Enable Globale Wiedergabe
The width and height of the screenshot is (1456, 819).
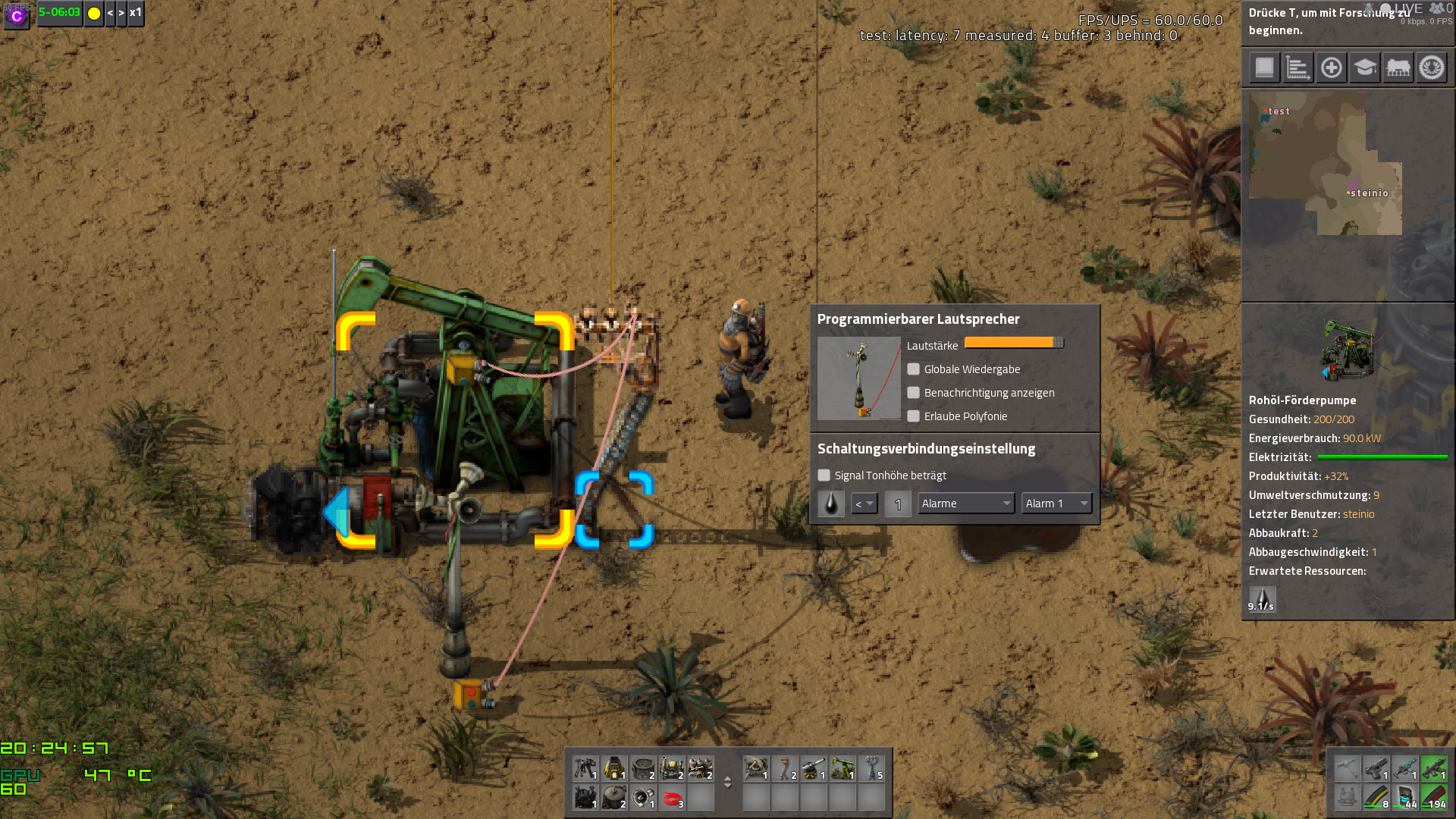click(913, 369)
